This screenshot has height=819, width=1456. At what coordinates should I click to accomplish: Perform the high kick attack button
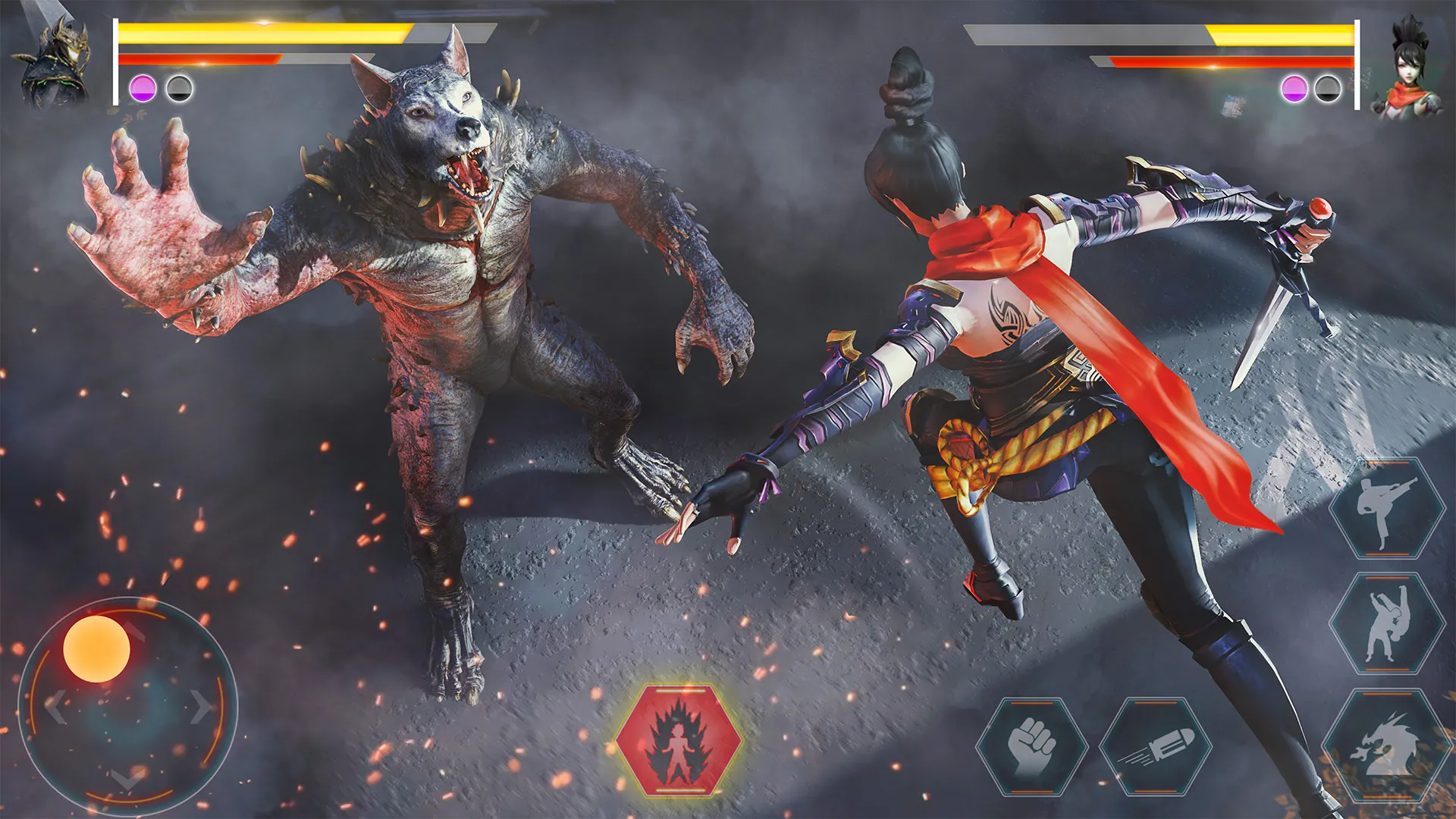(x=1386, y=508)
